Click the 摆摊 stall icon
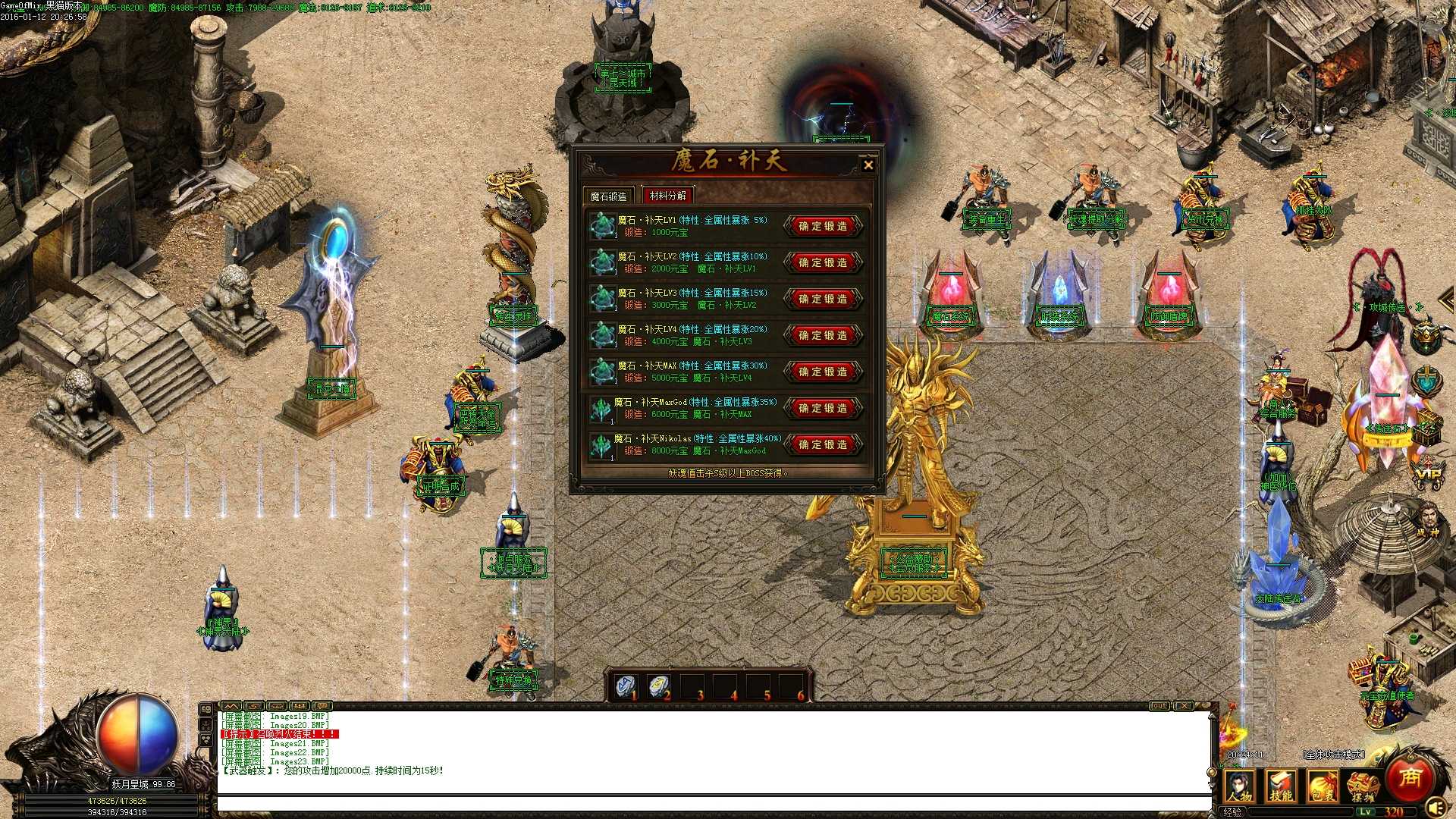Viewport: 1456px width, 819px height. click(1363, 786)
